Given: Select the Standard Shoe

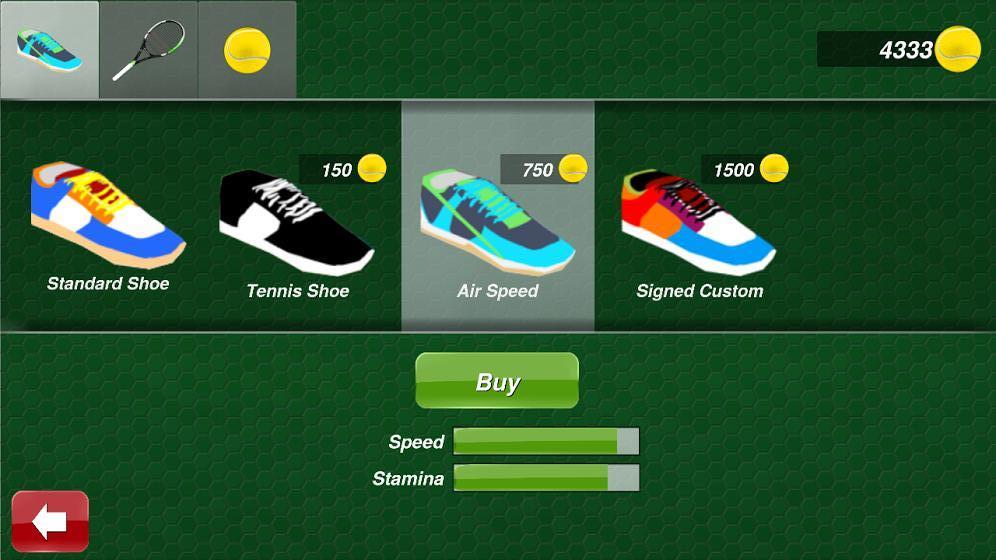Looking at the screenshot, I should pos(108,220).
